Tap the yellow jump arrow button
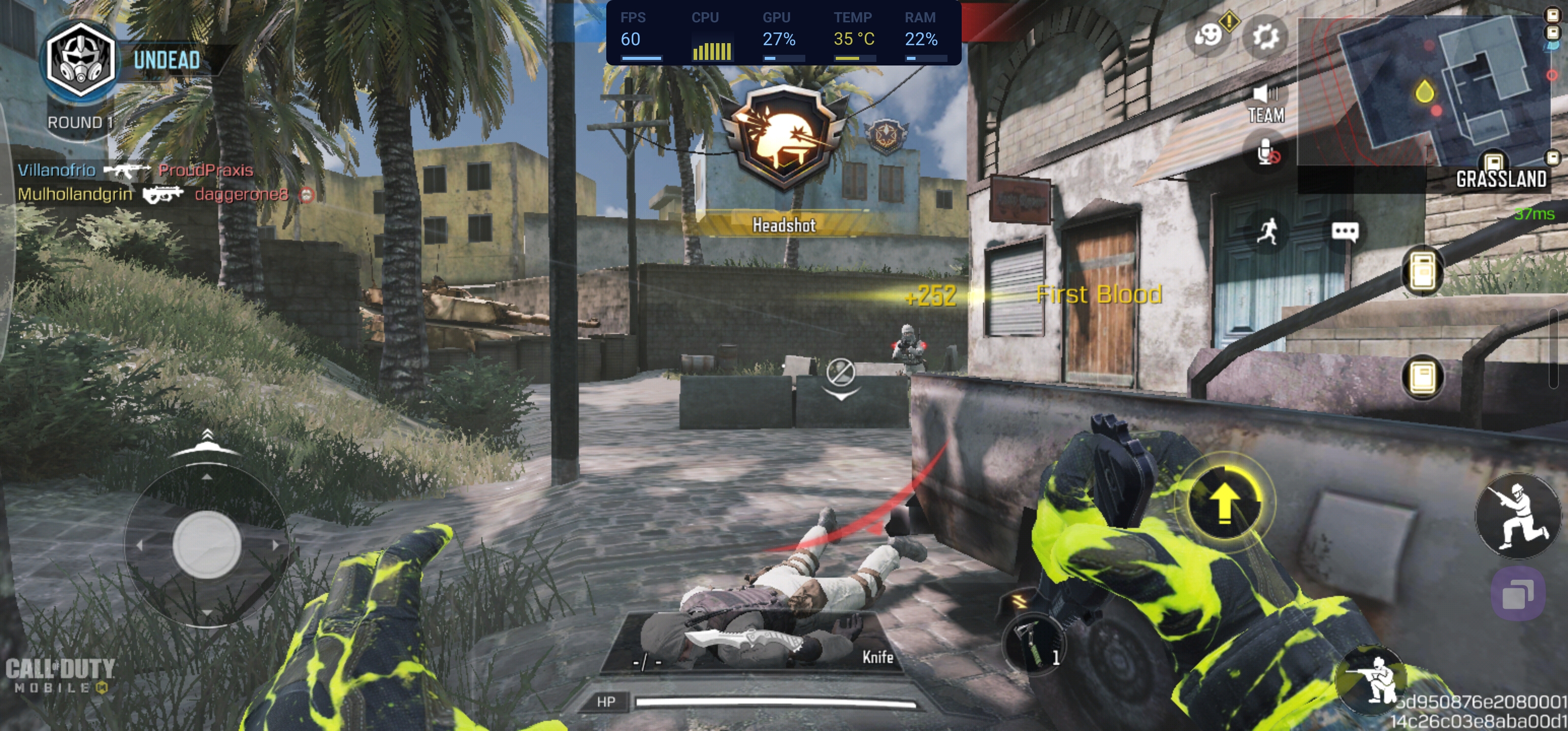Image resolution: width=1568 pixels, height=731 pixels. [1224, 503]
